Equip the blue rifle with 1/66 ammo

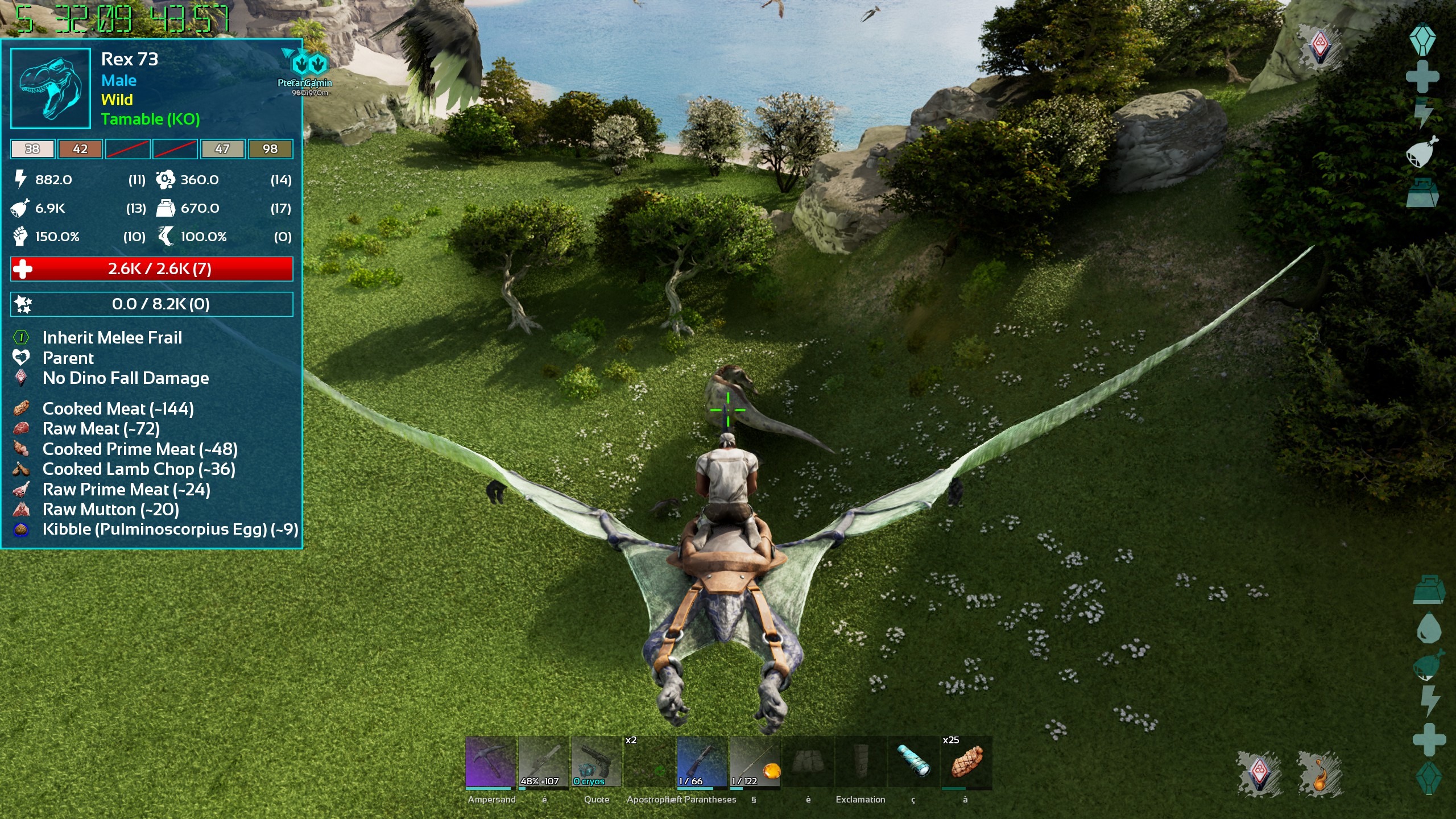pyautogui.click(x=702, y=762)
